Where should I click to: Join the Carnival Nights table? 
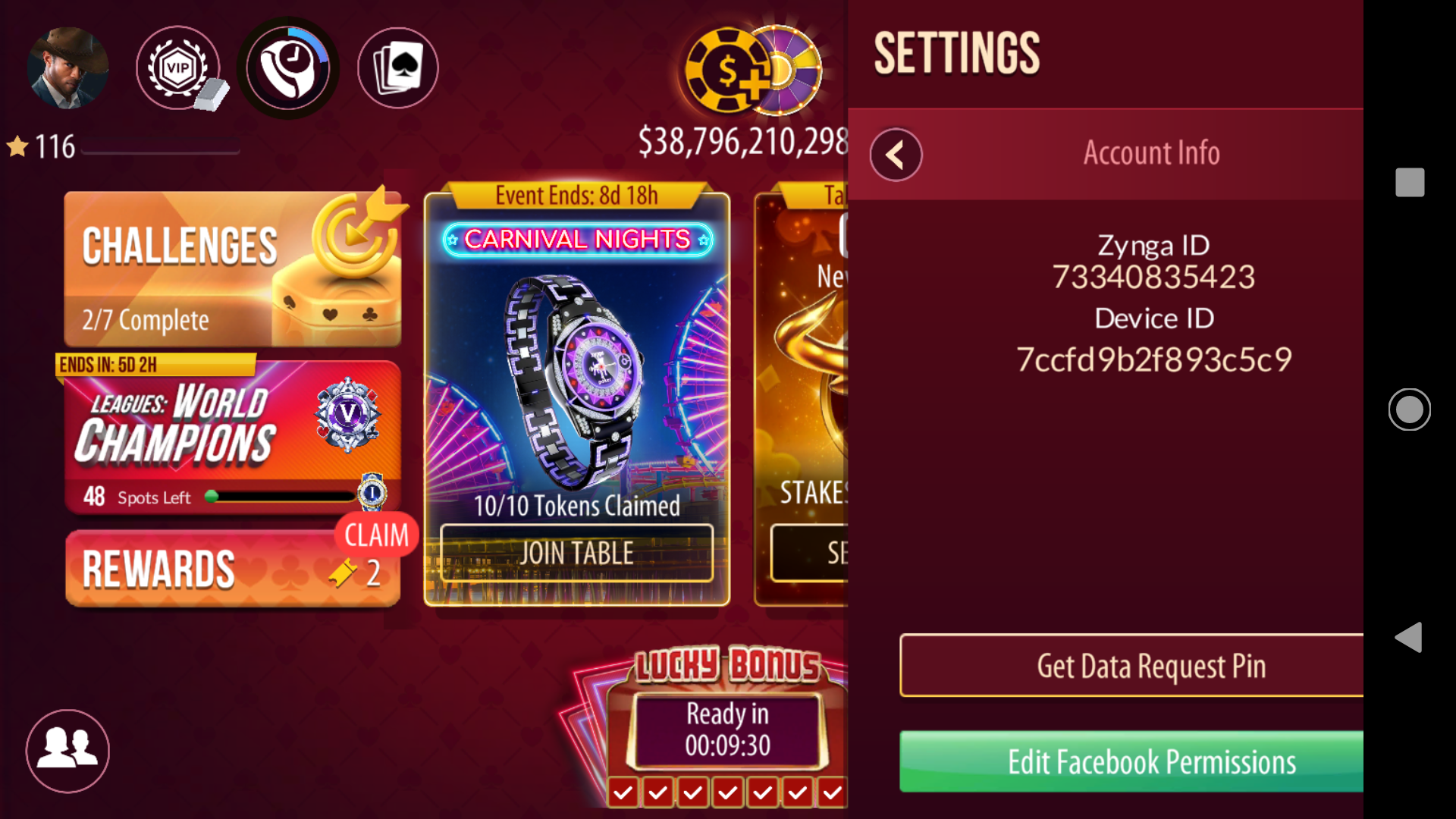coord(576,554)
